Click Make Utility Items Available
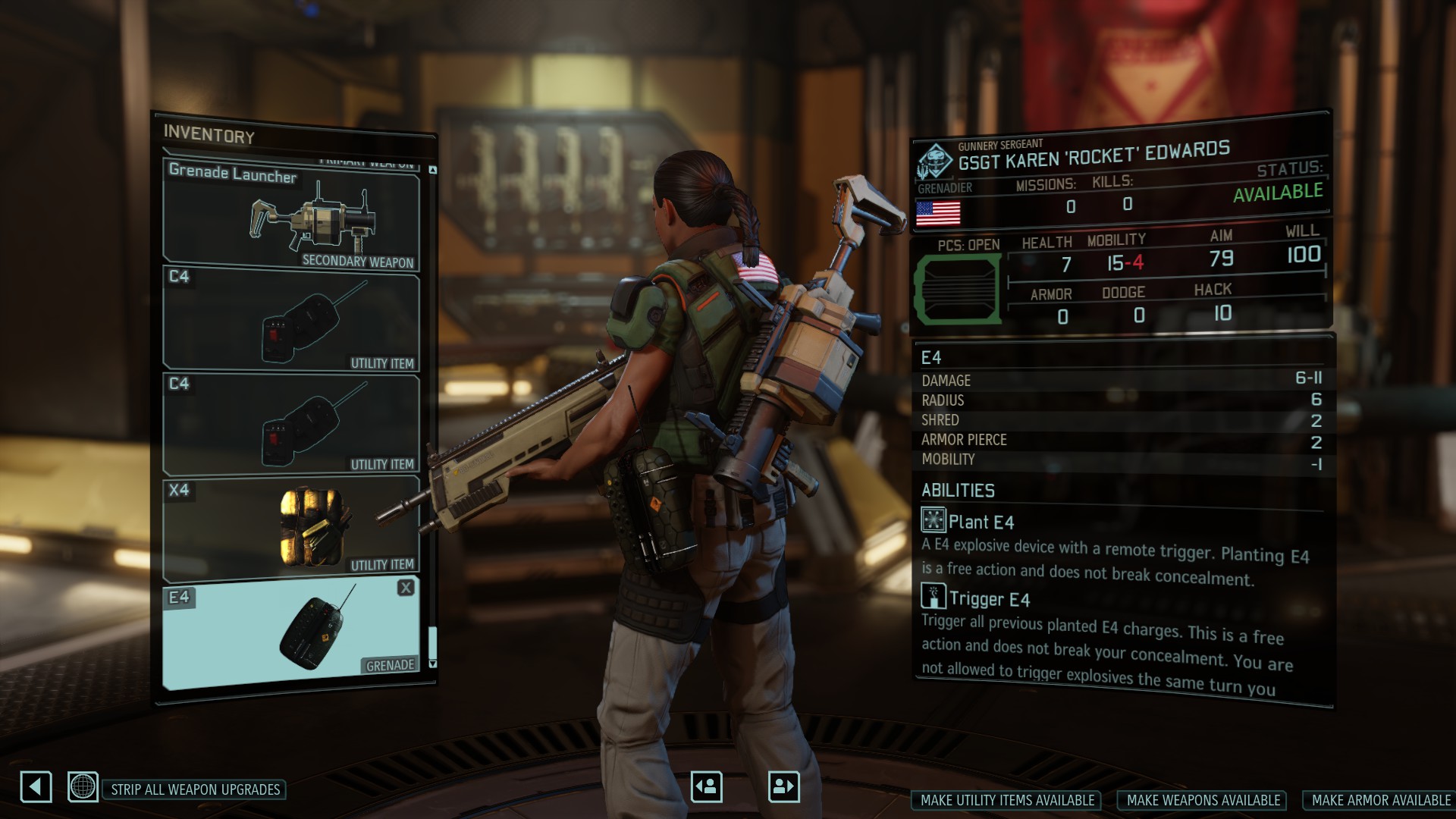Screen dimensions: 1456x819 click(1007, 800)
